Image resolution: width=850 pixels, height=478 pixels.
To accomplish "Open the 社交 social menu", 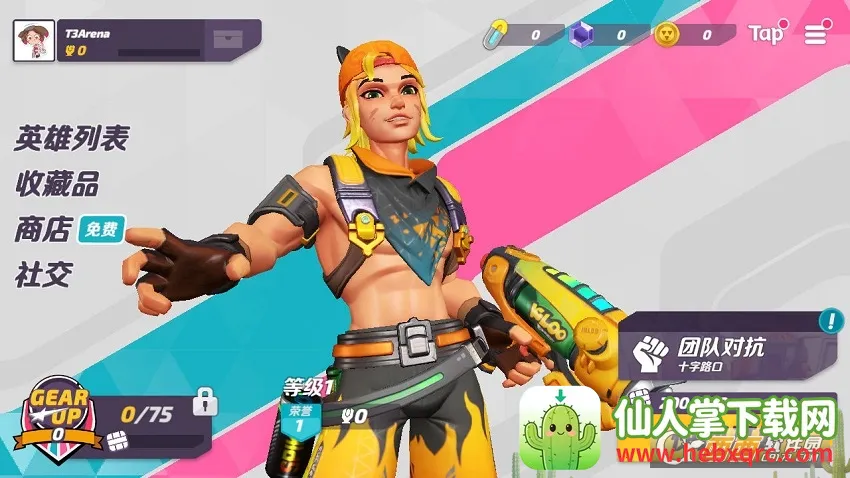I will 43,274.
